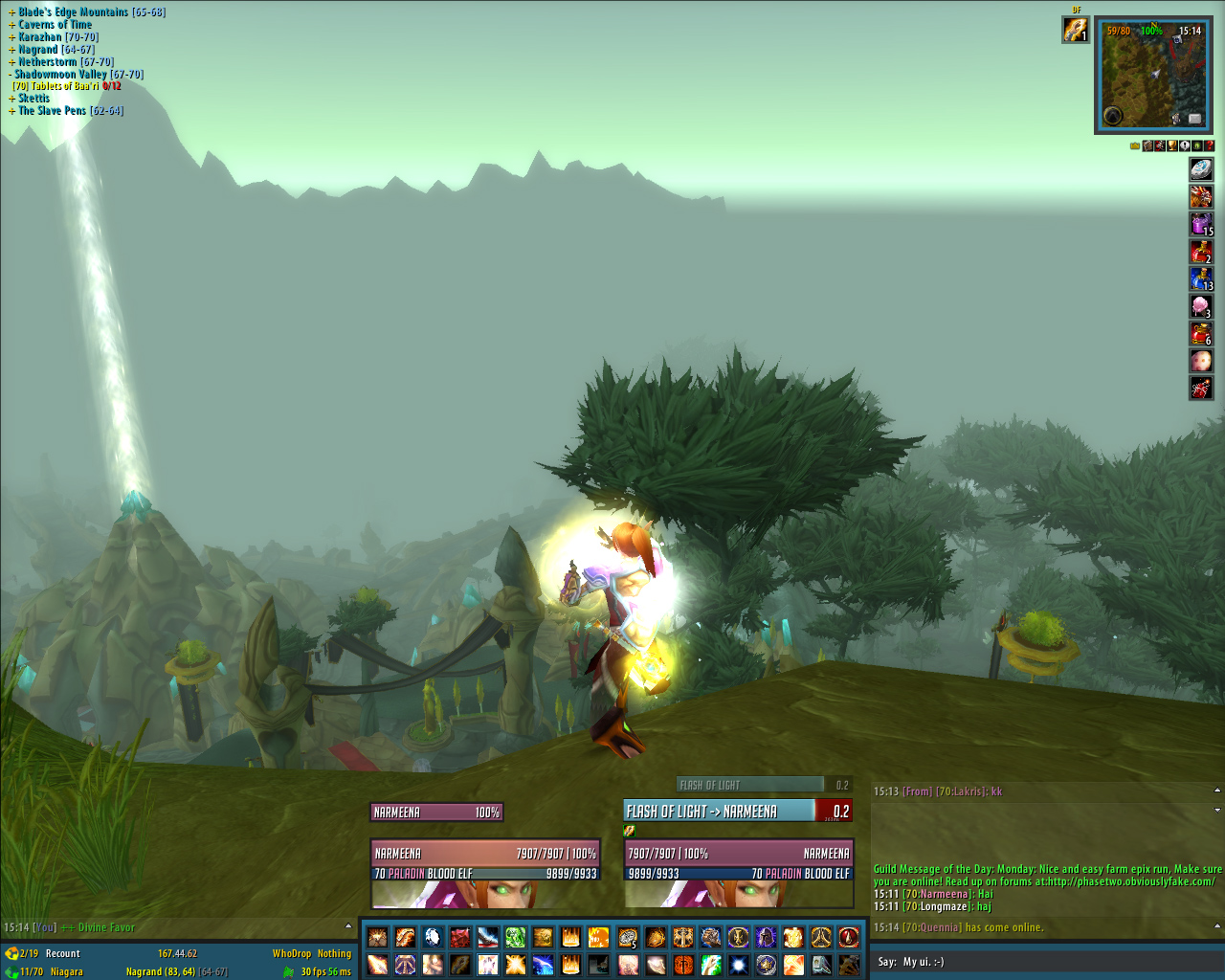Open the Recount damage meter panel
The width and height of the screenshot is (1225, 980).
point(62,953)
